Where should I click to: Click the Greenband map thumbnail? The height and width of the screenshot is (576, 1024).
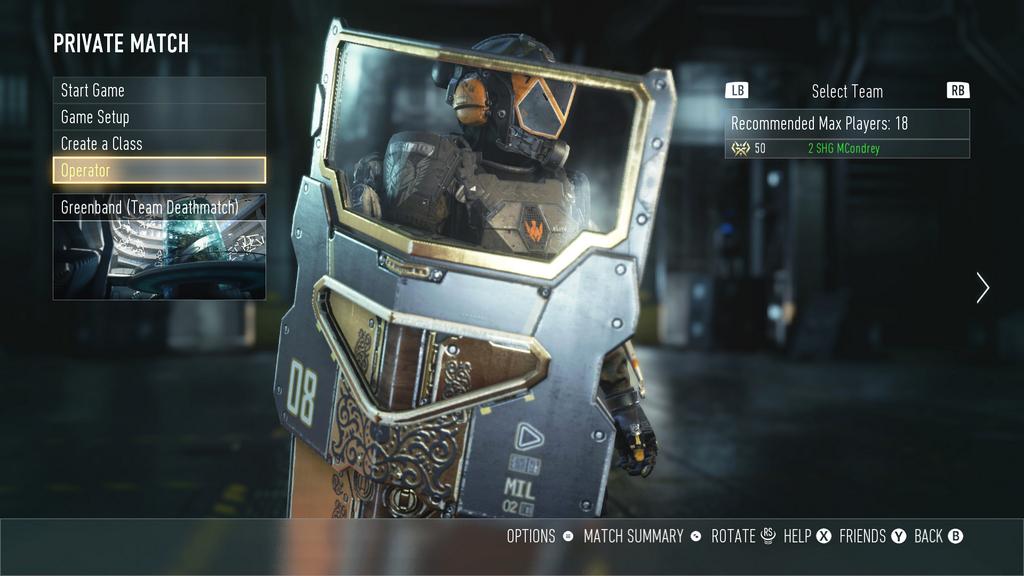159,259
